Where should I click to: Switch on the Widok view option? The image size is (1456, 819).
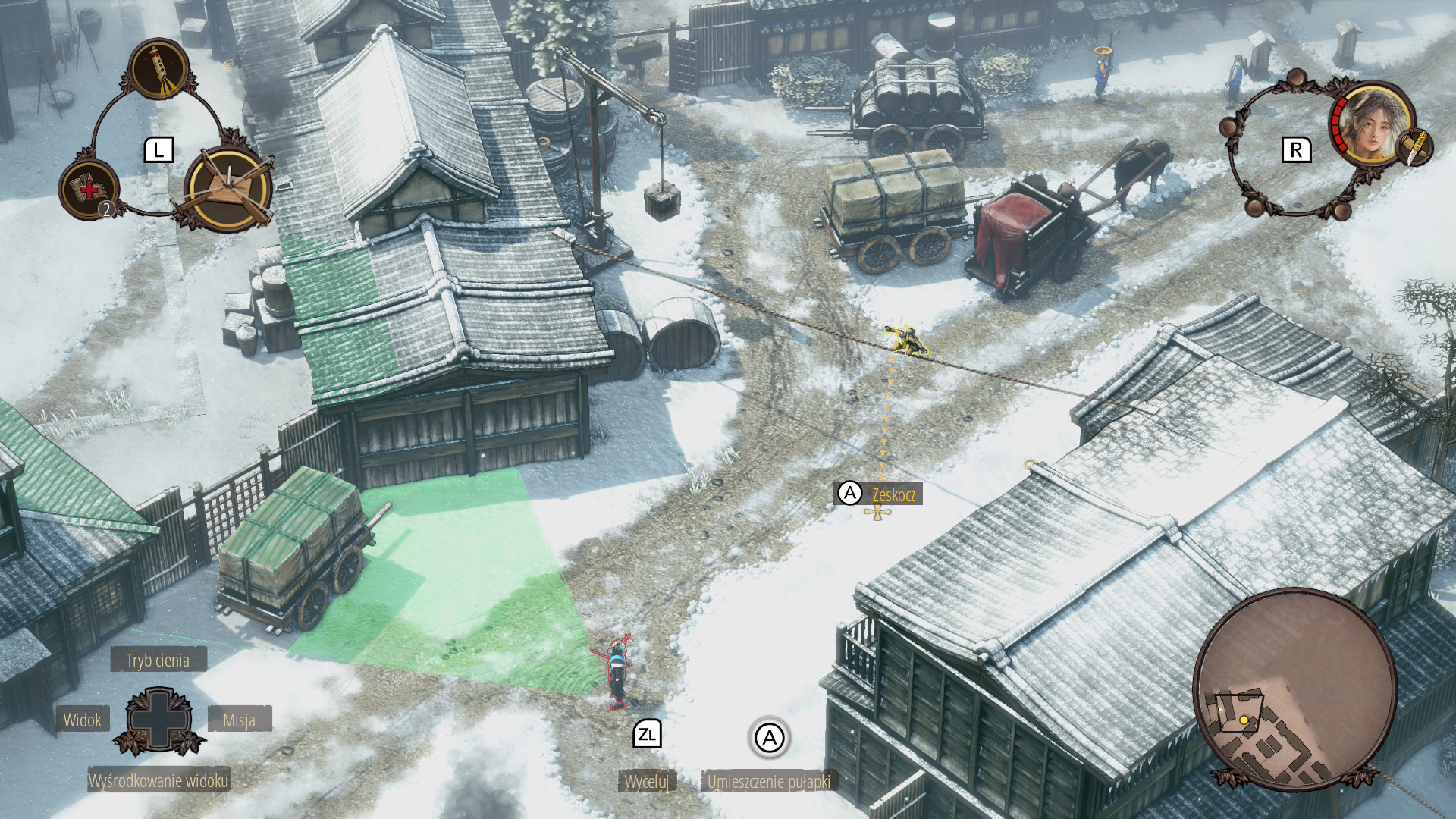pos(83,720)
